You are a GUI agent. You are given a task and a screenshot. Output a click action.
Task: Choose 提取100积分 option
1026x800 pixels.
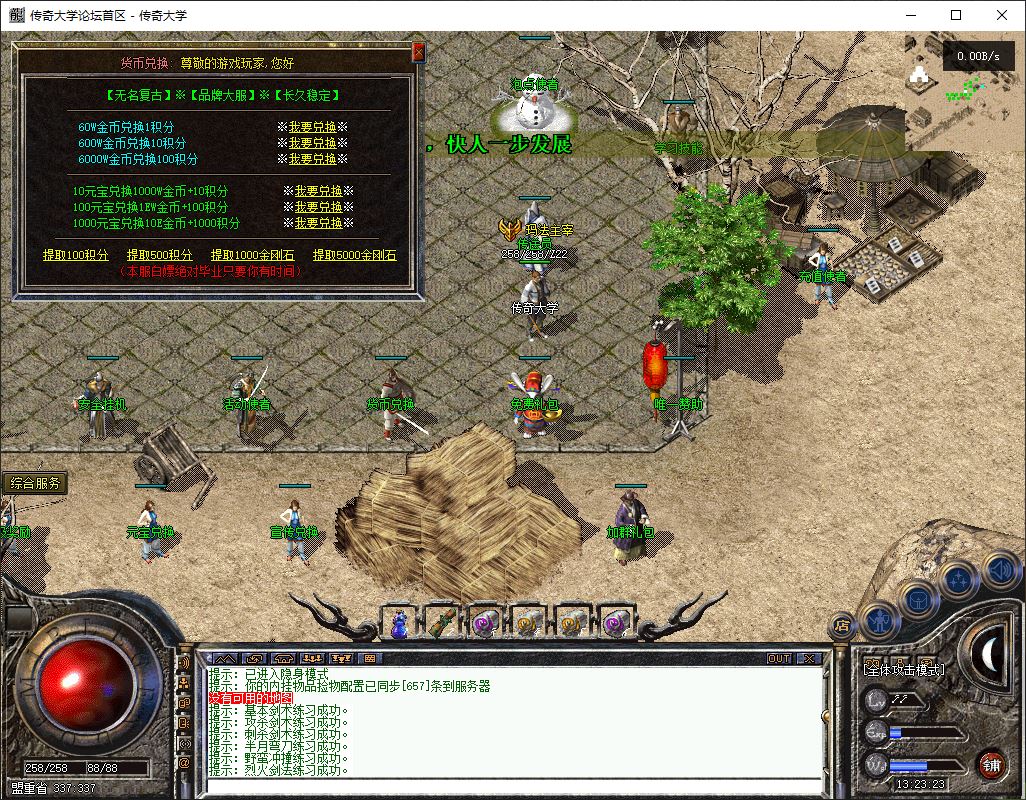76,255
